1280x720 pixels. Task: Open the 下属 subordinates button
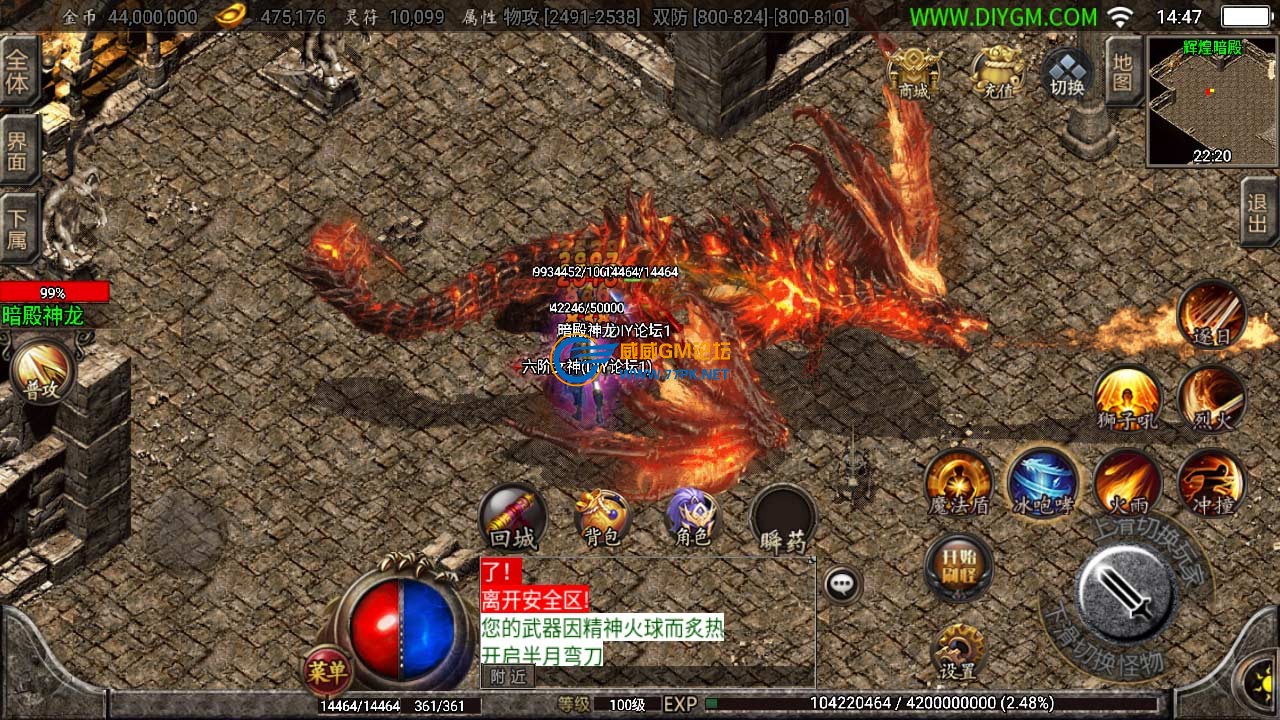pos(18,227)
